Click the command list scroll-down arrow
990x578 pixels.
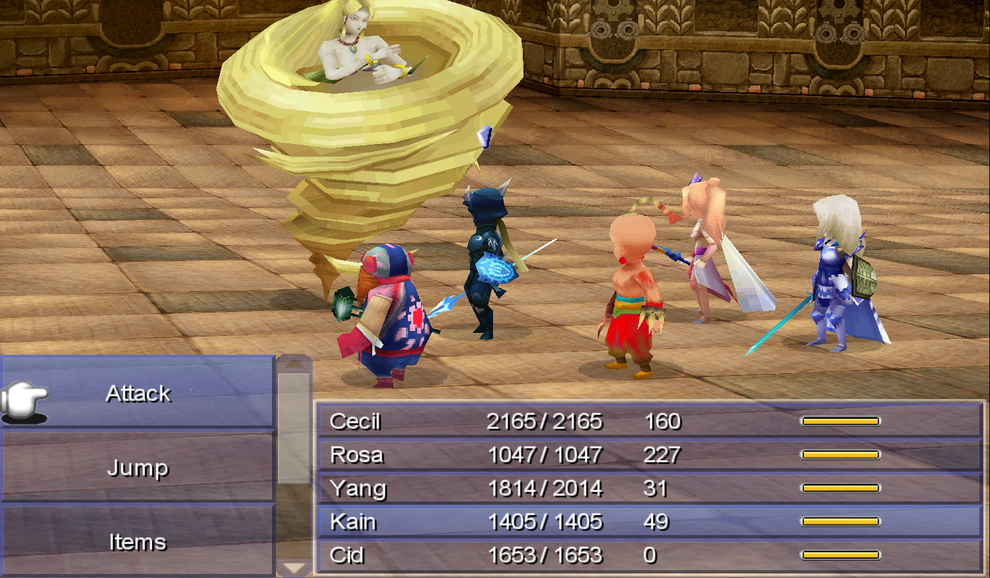(293, 567)
